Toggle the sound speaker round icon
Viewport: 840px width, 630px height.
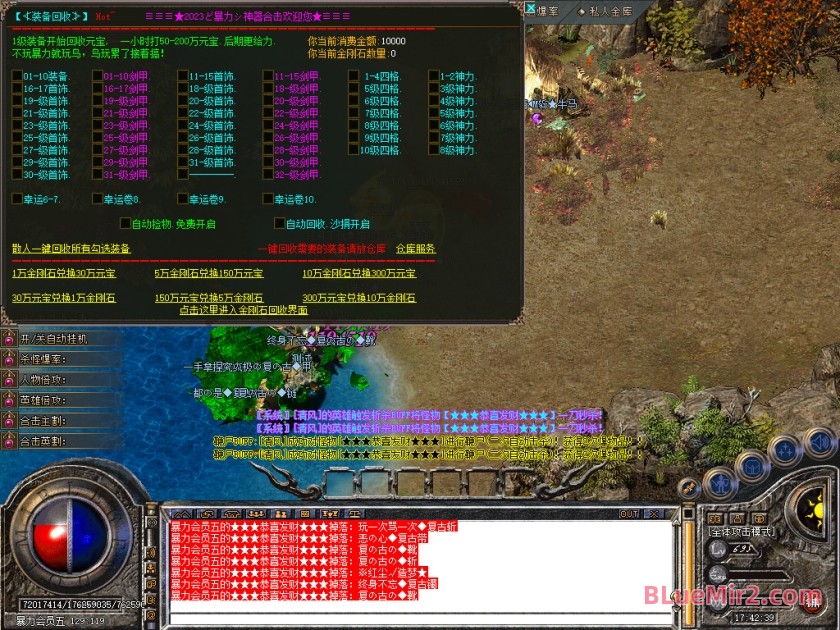818,441
